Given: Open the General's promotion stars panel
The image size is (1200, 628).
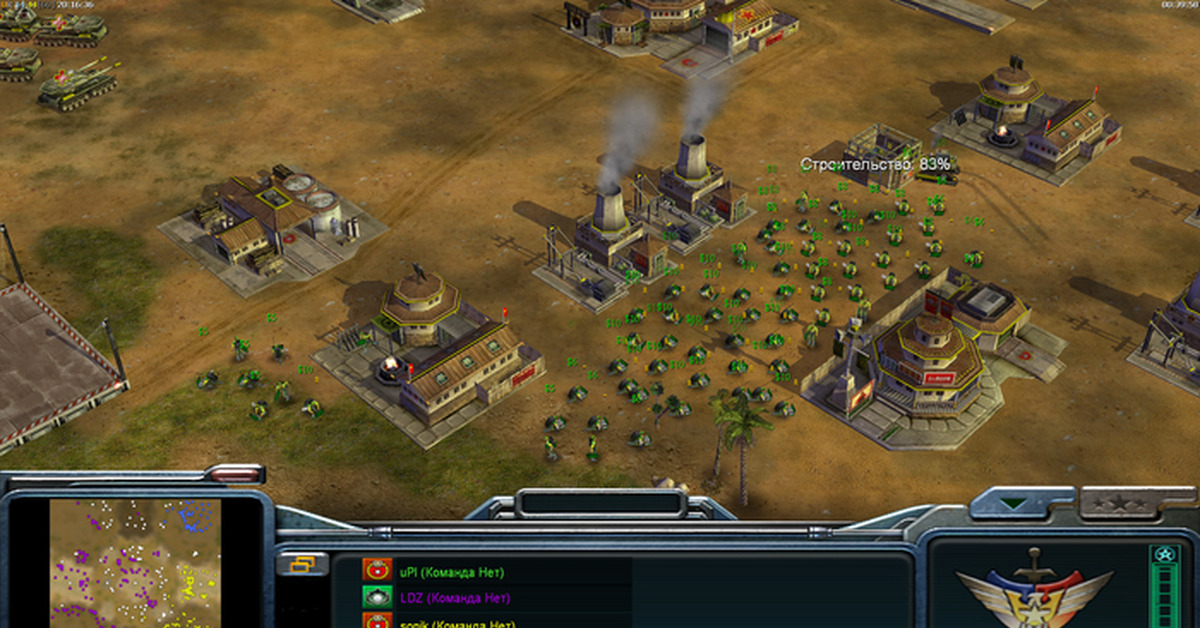Looking at the screenshot, I should 1119,503.
